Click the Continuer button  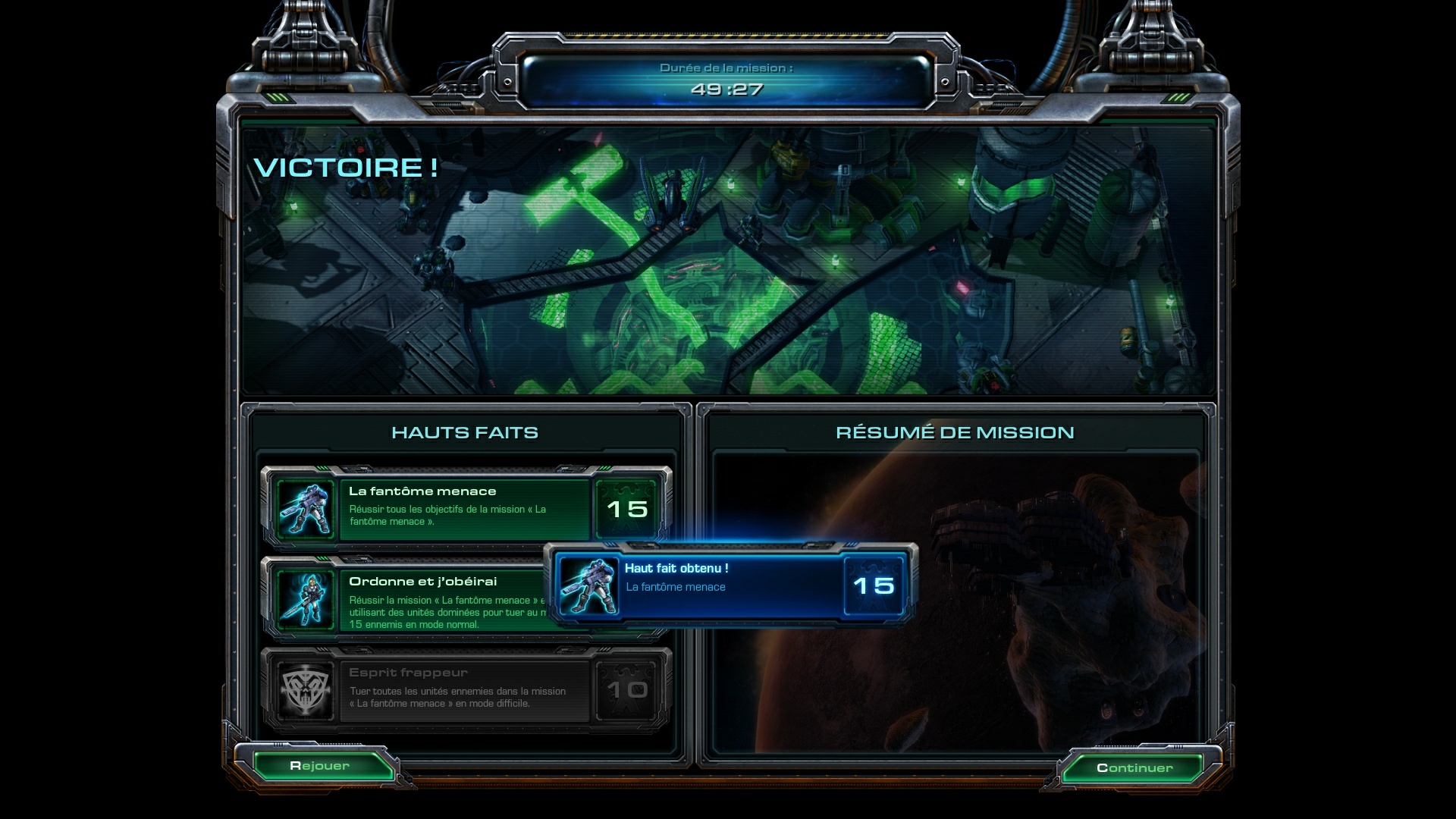(x=1134, y=767)
